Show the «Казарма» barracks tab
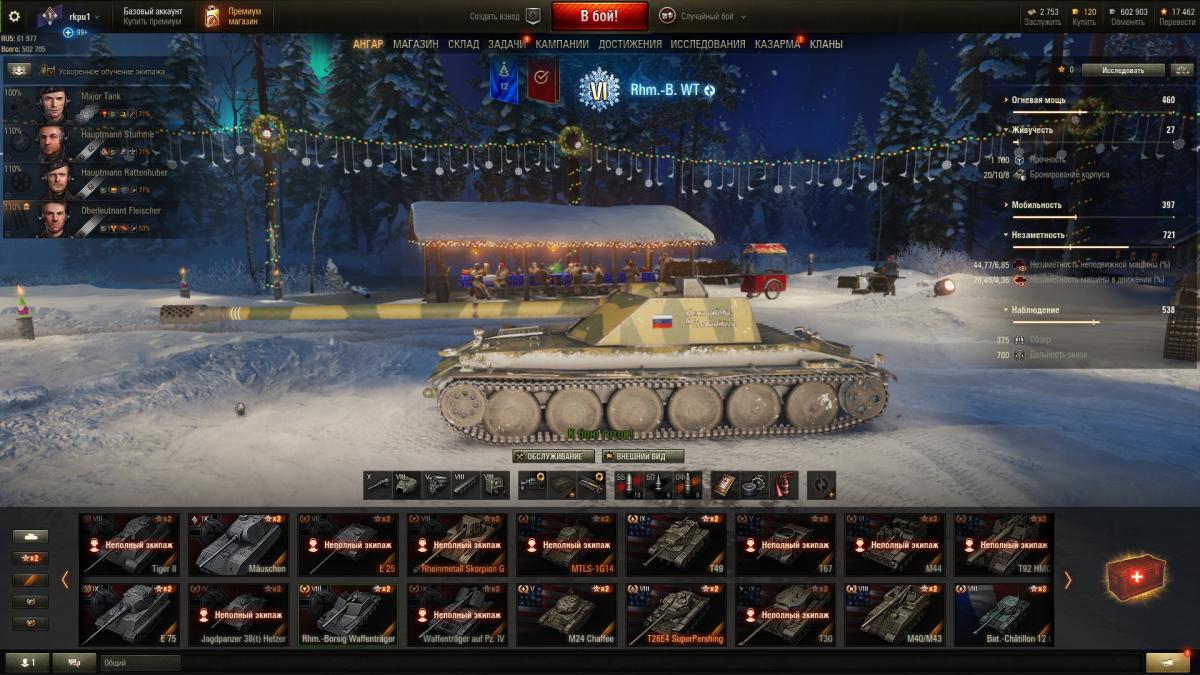Screen dimensions: 1200x675 (777, 44)
